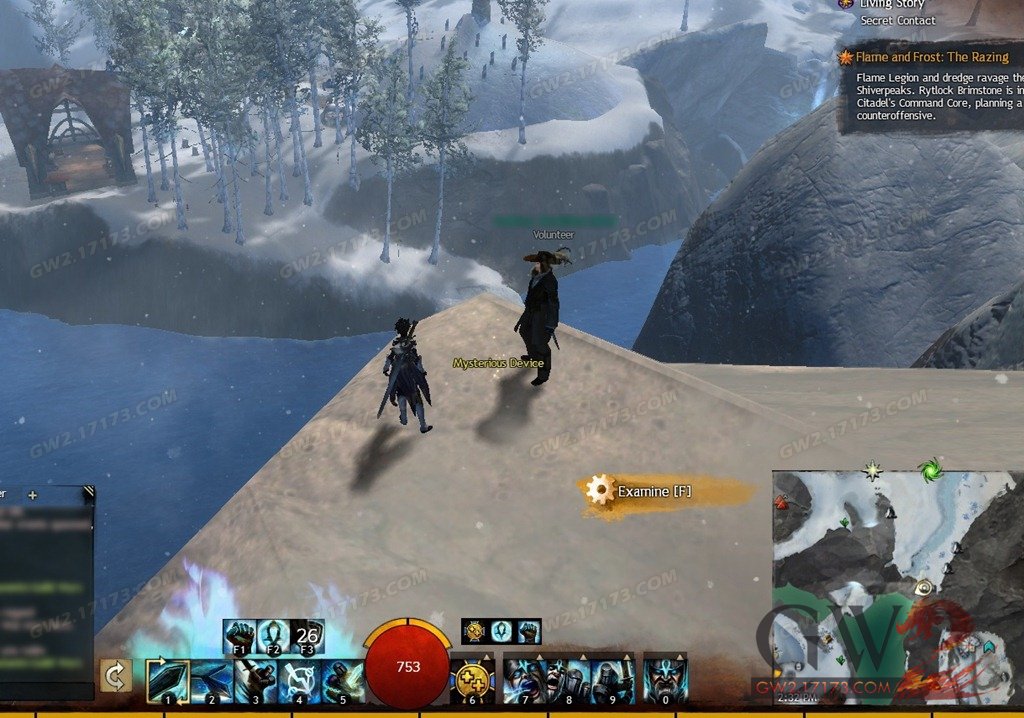1024x718 pixels.
Task: Activate the utility skill in slot 8
Action: [x=568, y=679]
